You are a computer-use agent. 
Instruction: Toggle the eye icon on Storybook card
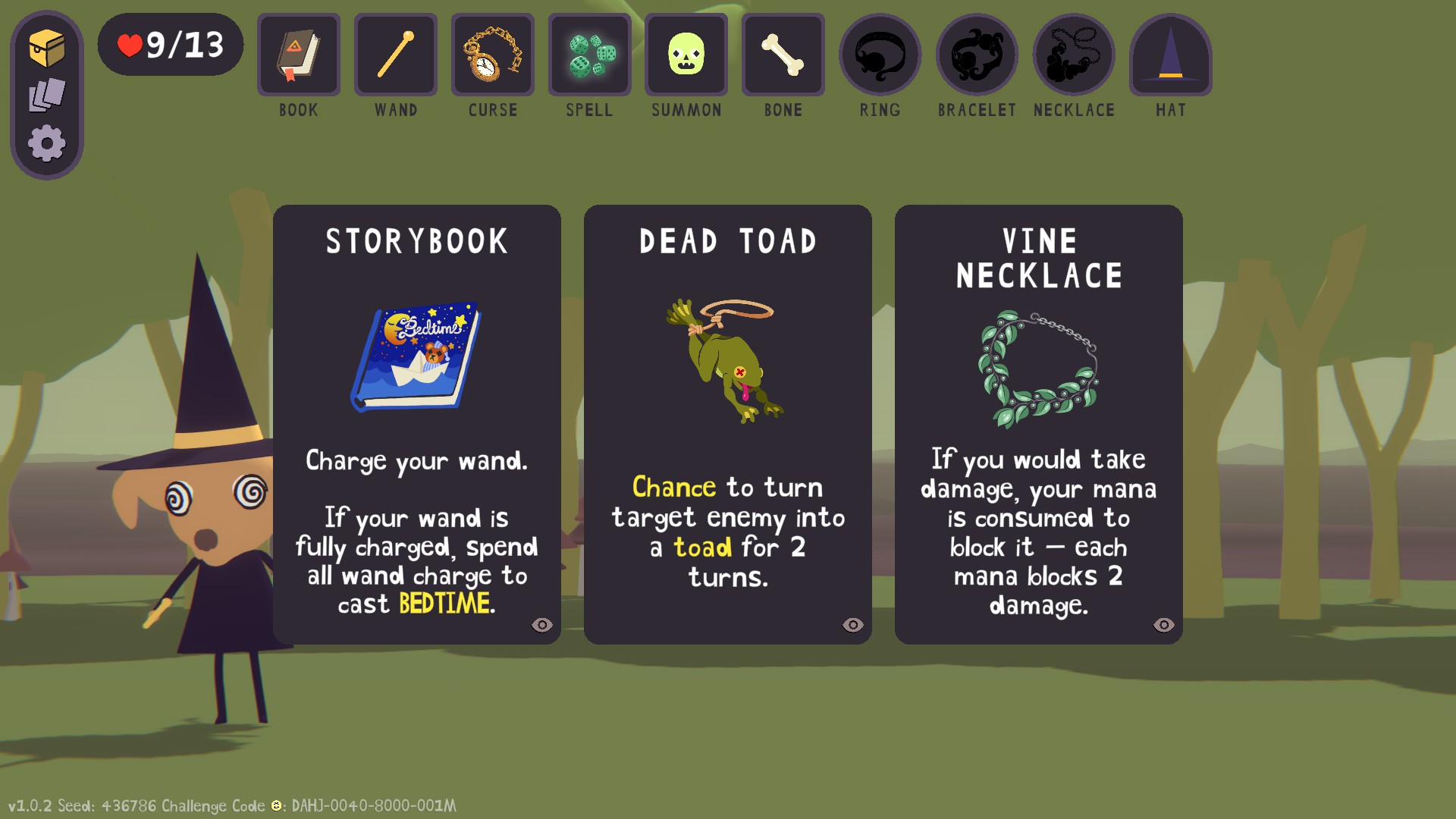pyautogui.click(x=542, y=625)
